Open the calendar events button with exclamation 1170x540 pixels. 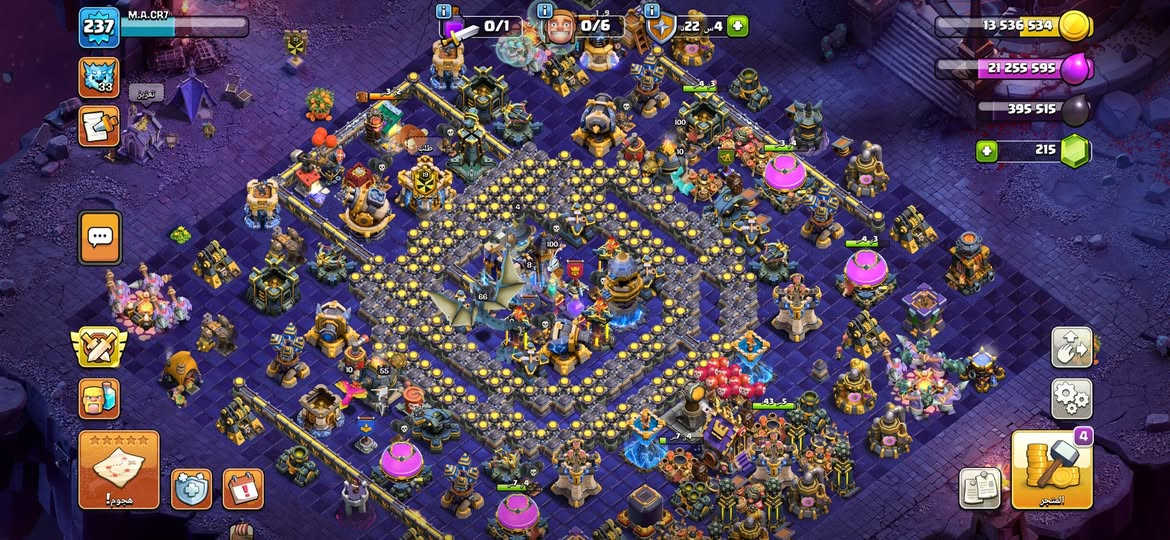point(242,488)
